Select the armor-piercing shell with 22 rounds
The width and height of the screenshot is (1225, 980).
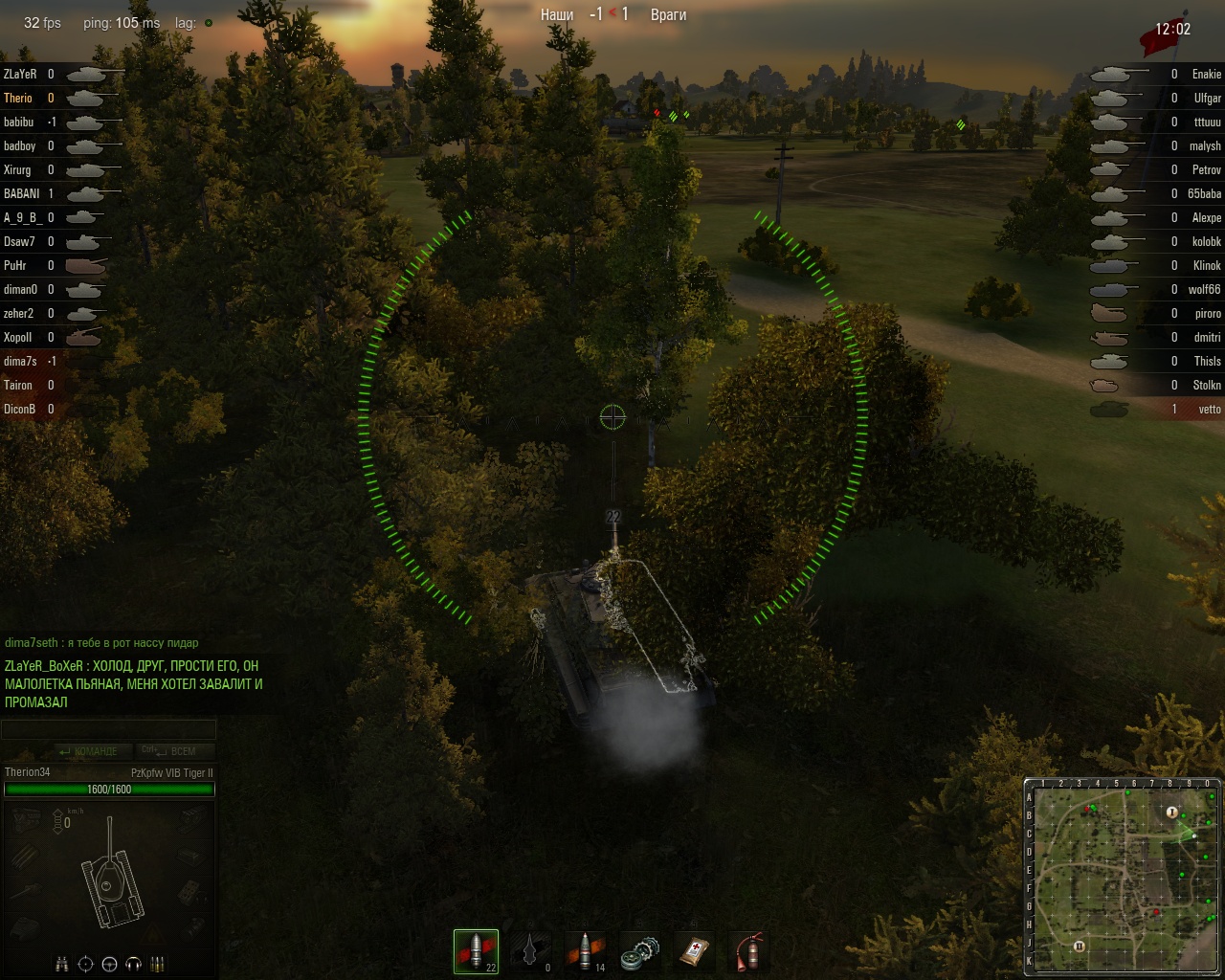476,950
